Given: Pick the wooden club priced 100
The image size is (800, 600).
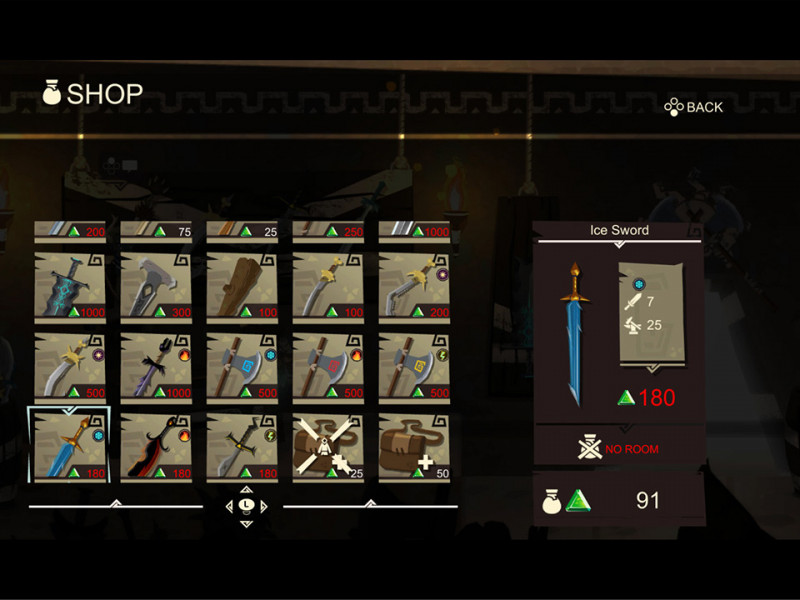Looking at the screenshot, I should coord(242,285).
